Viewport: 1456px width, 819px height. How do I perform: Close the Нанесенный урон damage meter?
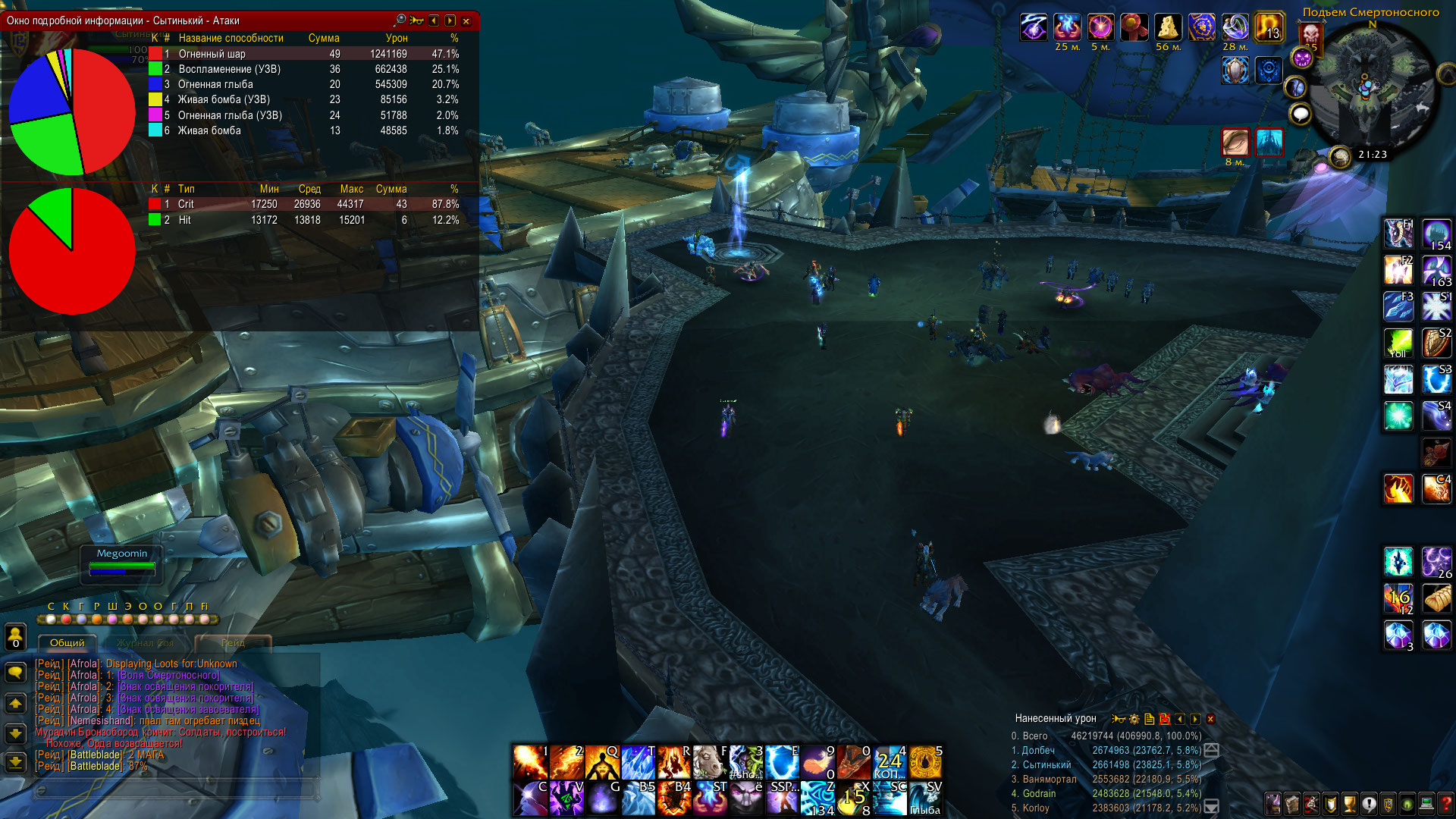point(1211,719)
